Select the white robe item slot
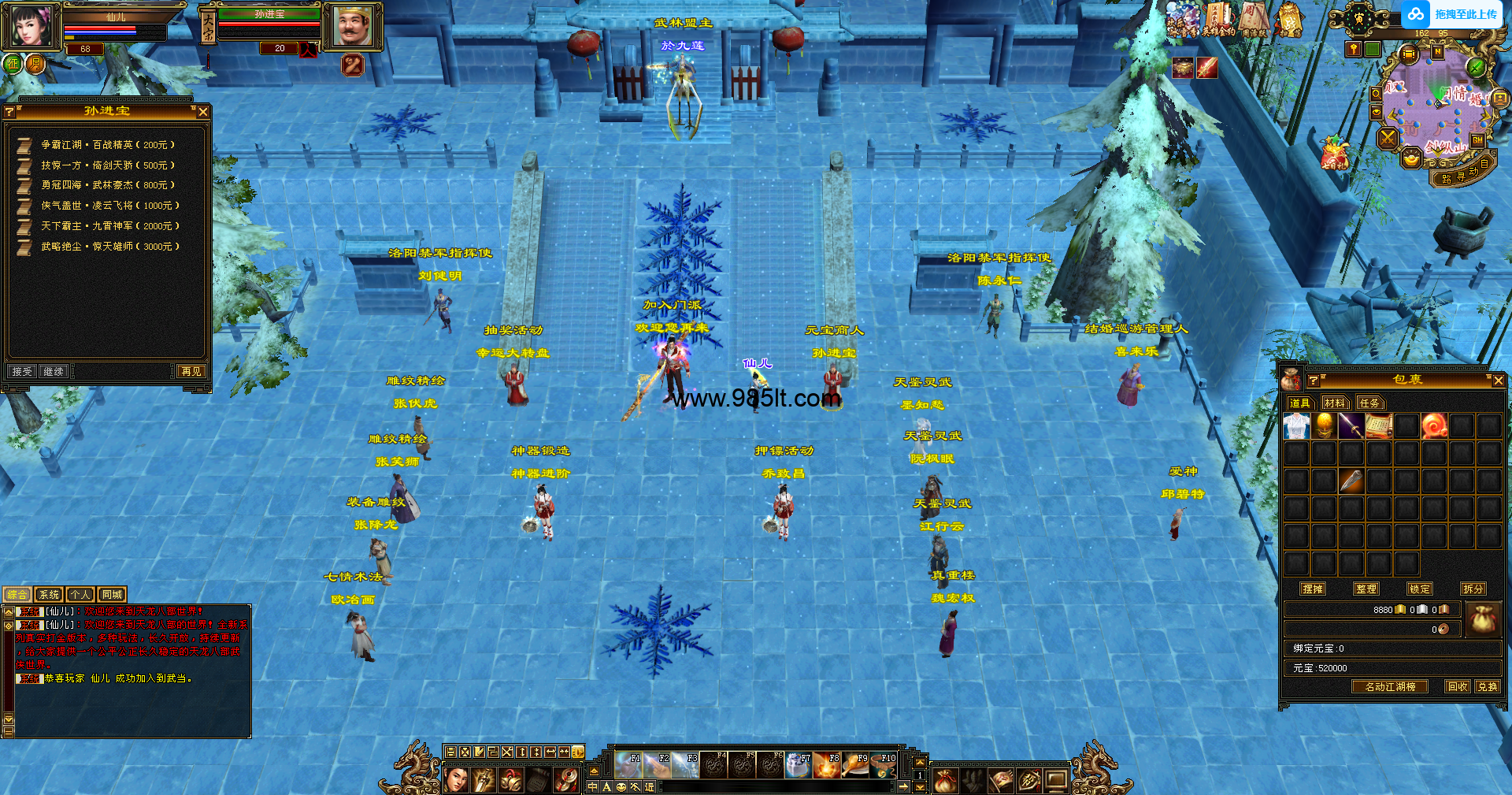 point(1296,426)
